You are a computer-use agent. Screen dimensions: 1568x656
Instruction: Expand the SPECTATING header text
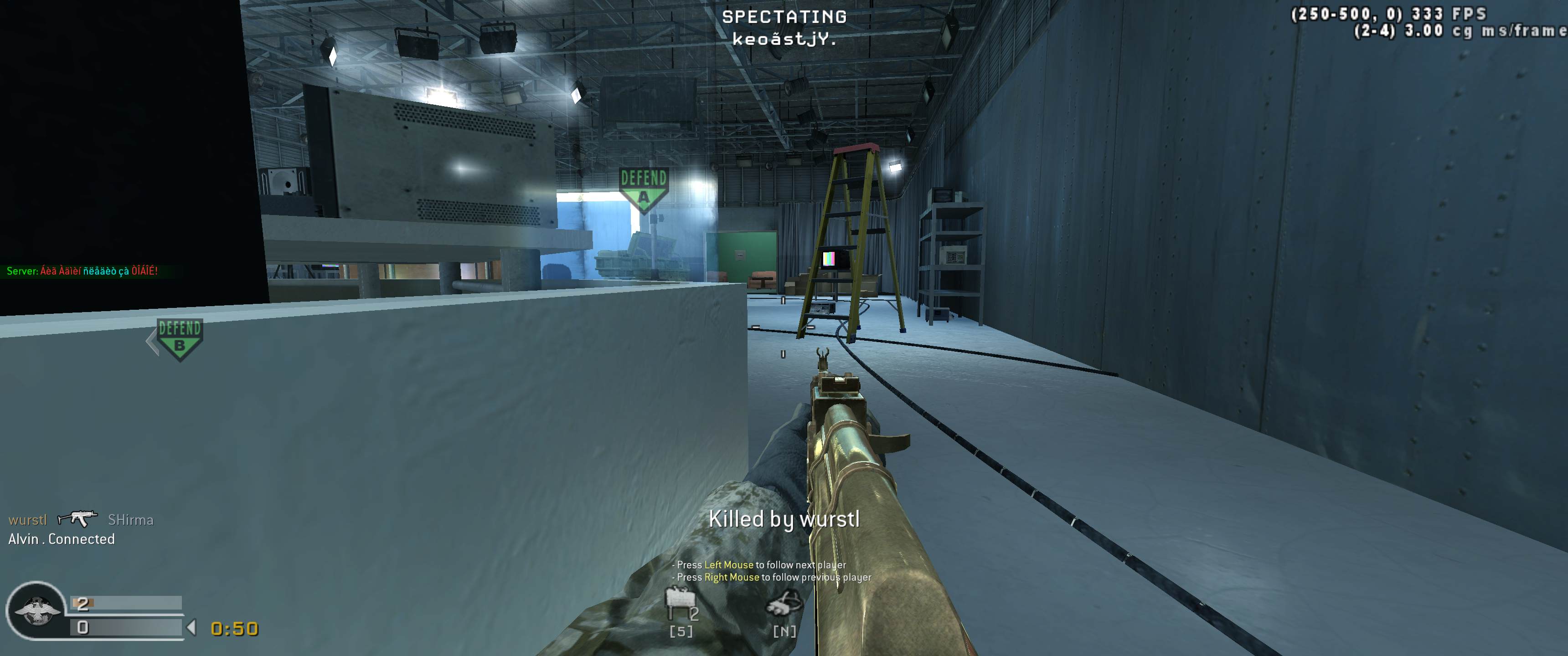point(784,16)
